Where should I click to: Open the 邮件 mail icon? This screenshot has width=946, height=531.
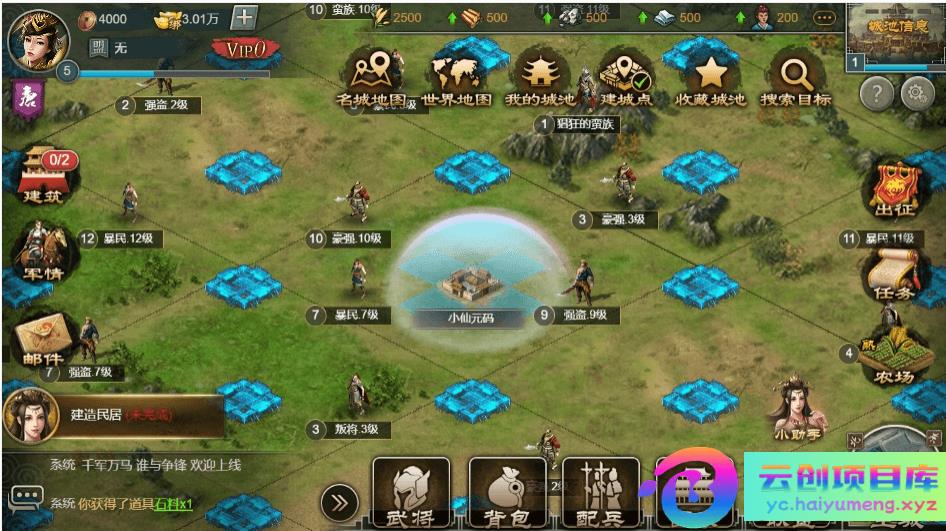click(x=41, y=339)
